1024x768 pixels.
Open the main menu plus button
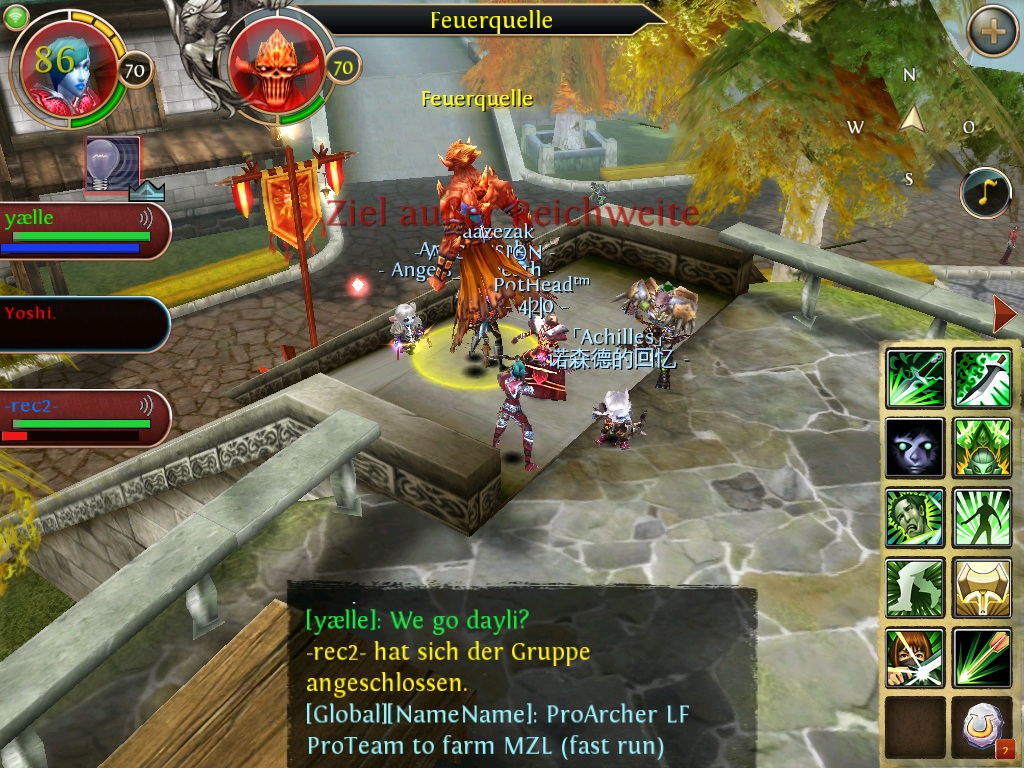pos(992,31)
